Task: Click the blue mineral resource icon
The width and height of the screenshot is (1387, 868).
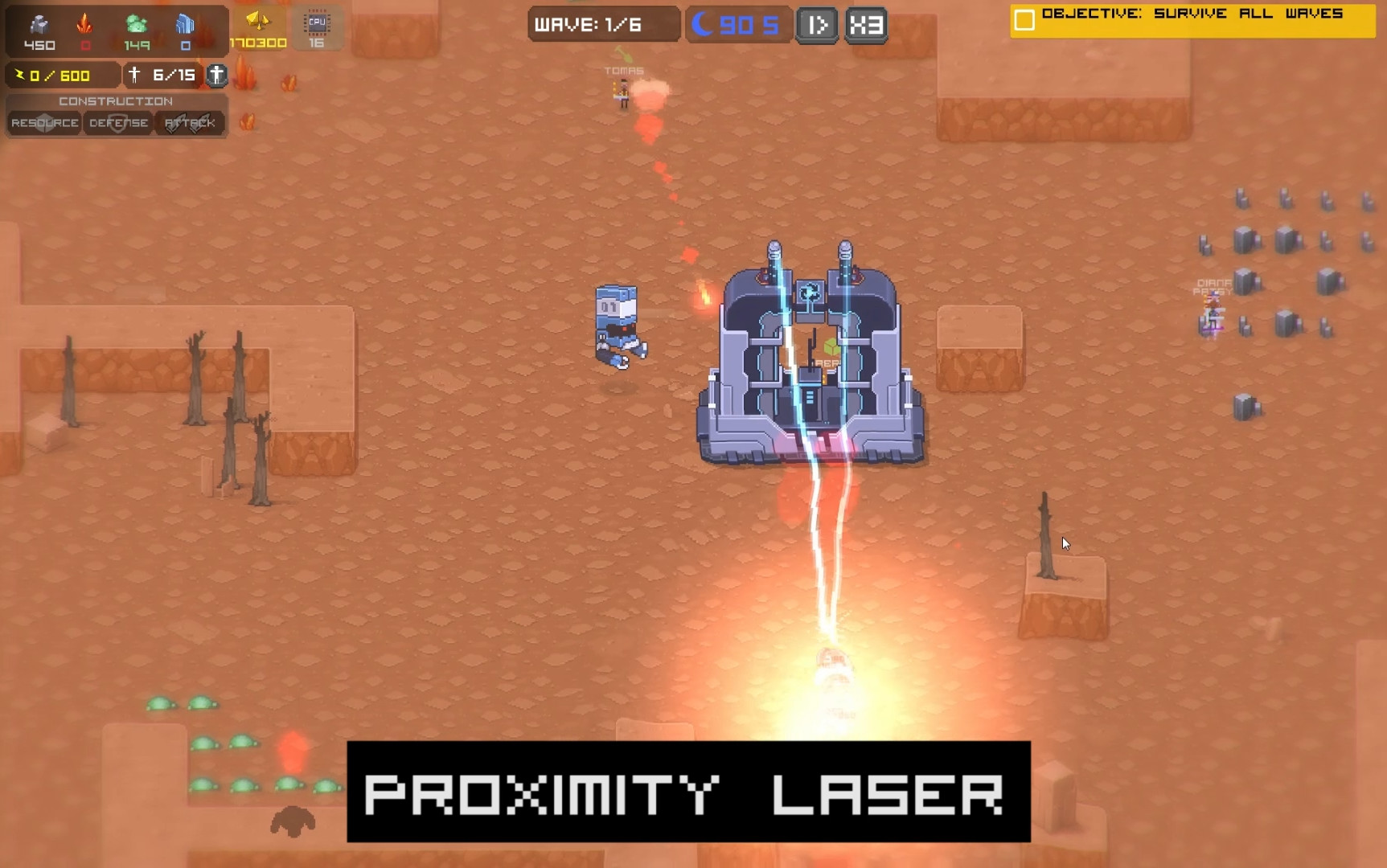Action: [184, 23]
